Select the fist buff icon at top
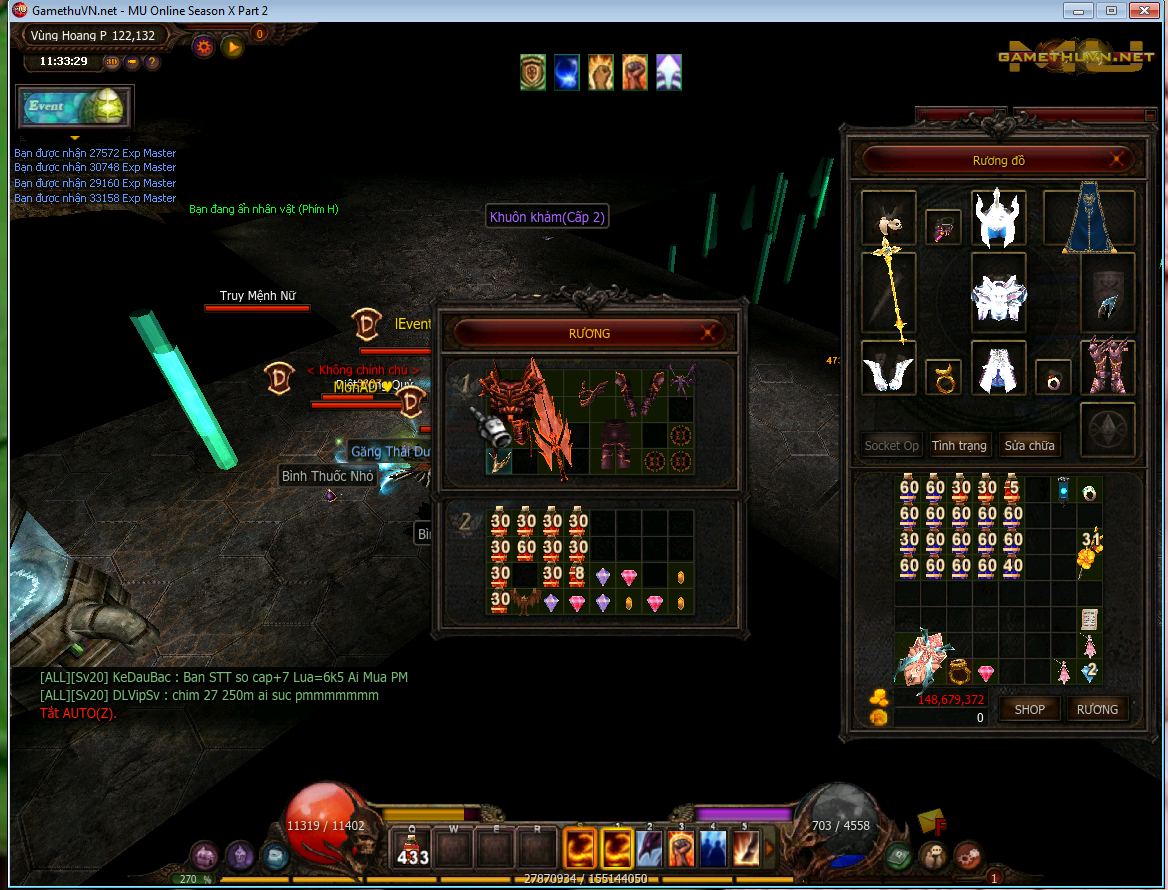 click(x=635, y=72)
